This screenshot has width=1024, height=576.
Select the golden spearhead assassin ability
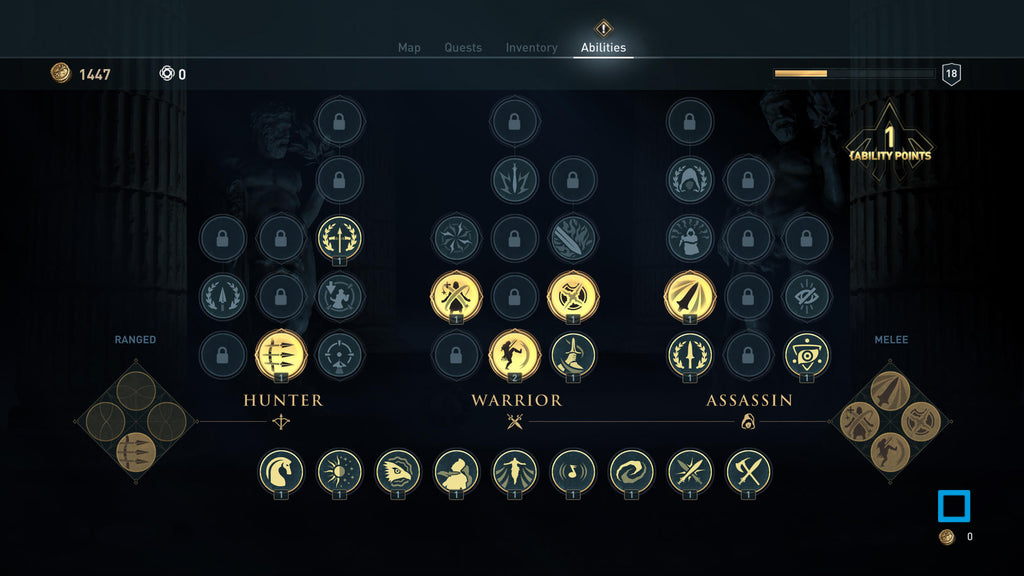690,297
